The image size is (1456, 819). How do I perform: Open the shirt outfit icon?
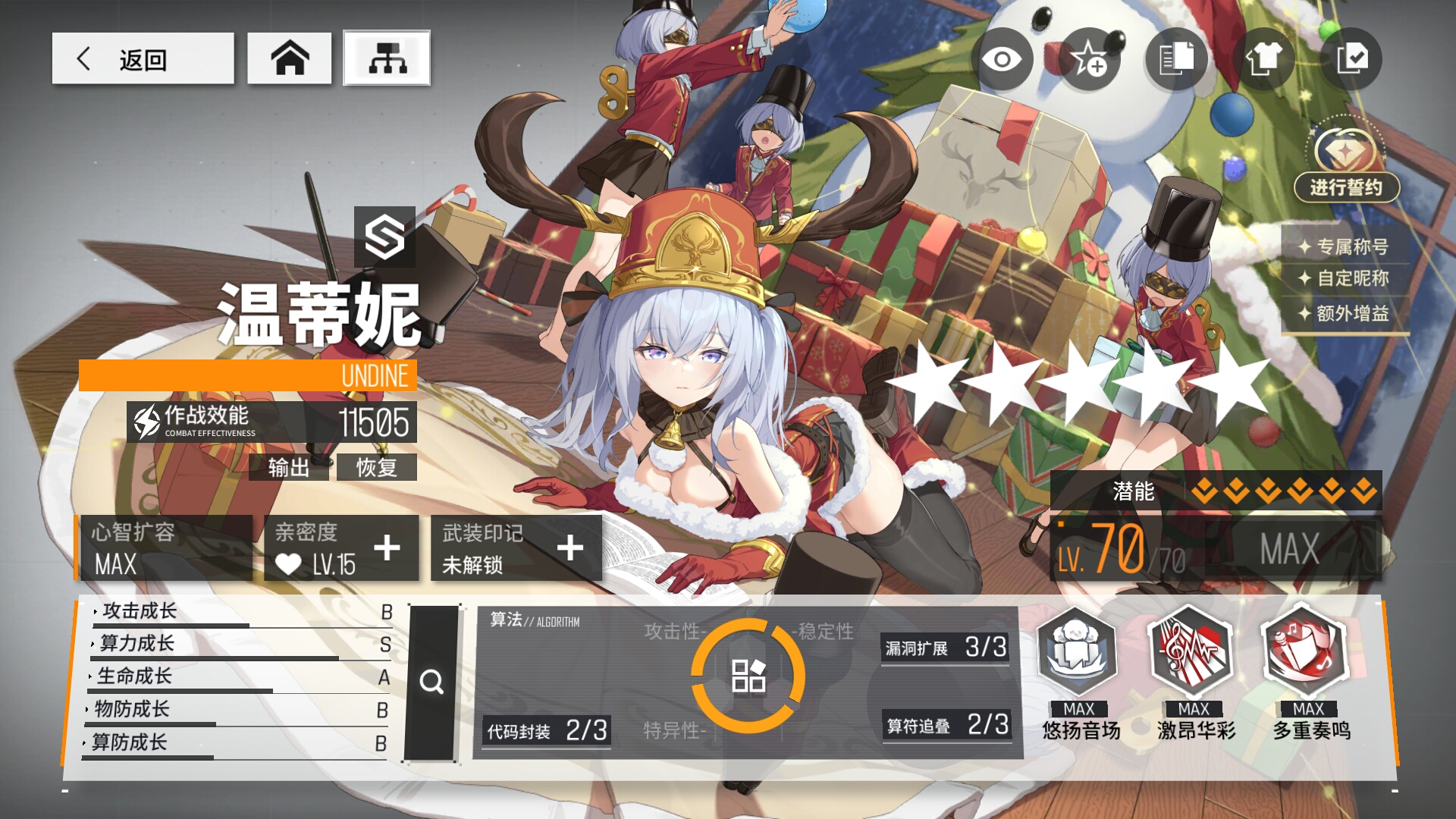(1263, 59)
